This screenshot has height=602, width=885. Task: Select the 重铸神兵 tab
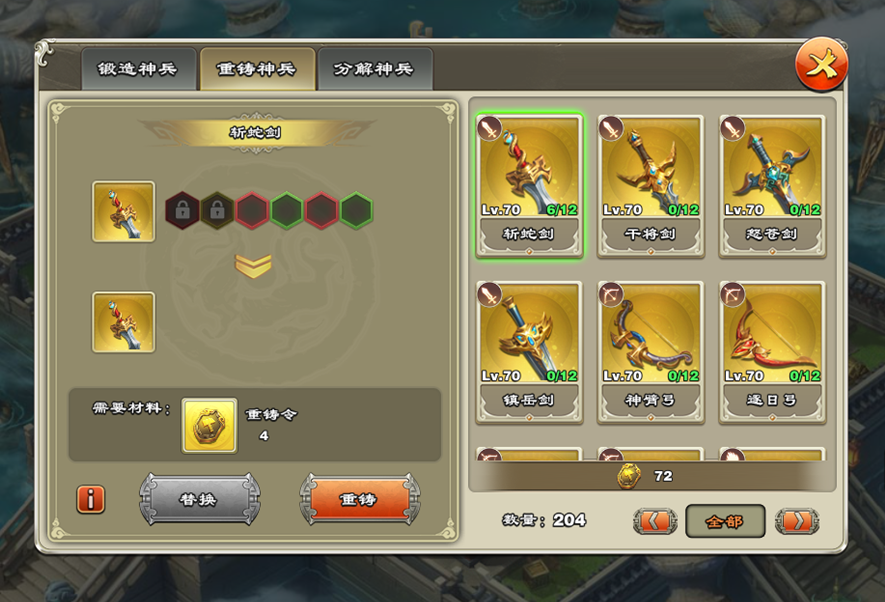[x=257, y=70]
